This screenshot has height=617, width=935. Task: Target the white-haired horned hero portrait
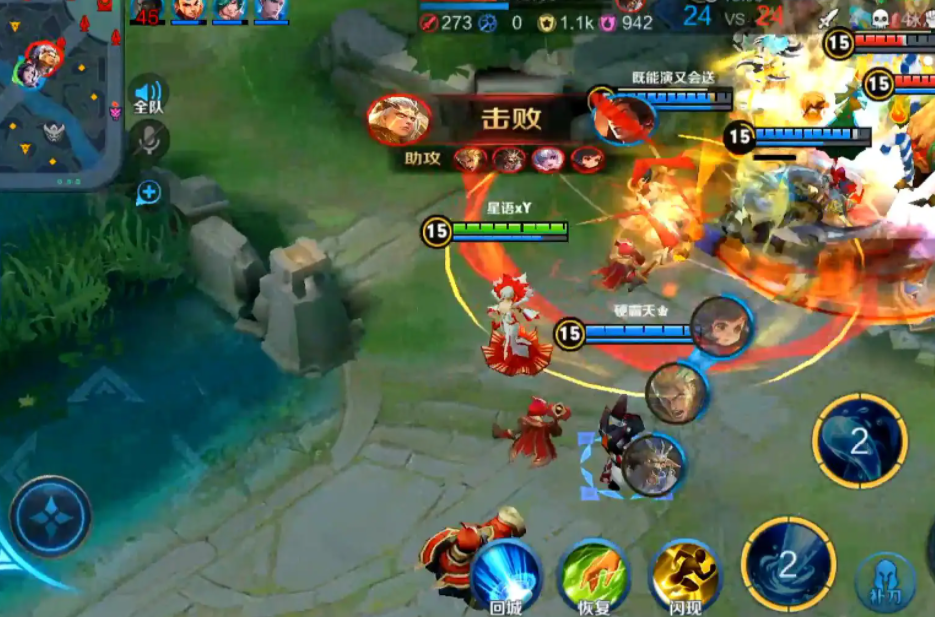pyautogui.click(x=654, y=463)
